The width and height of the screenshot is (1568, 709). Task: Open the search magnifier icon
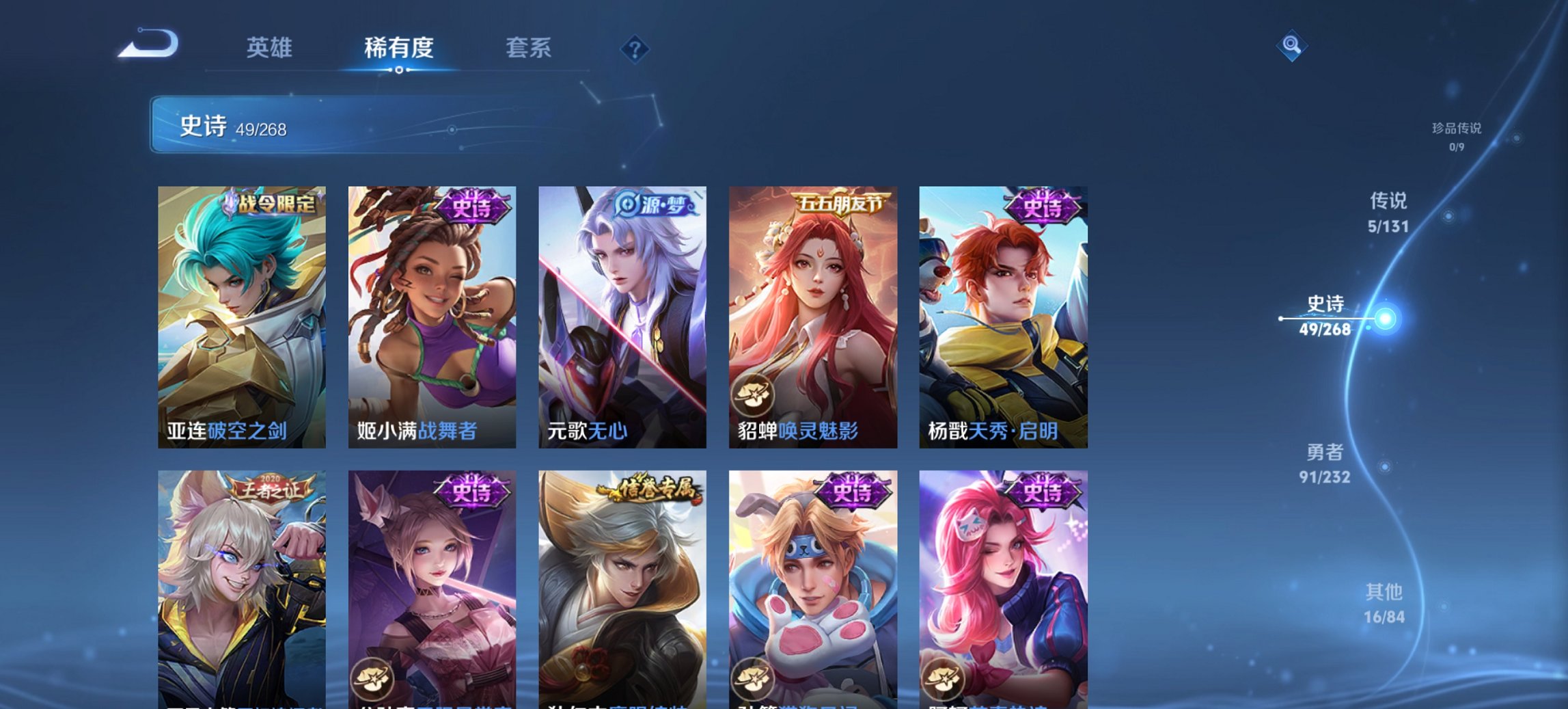pos(1291,46)
